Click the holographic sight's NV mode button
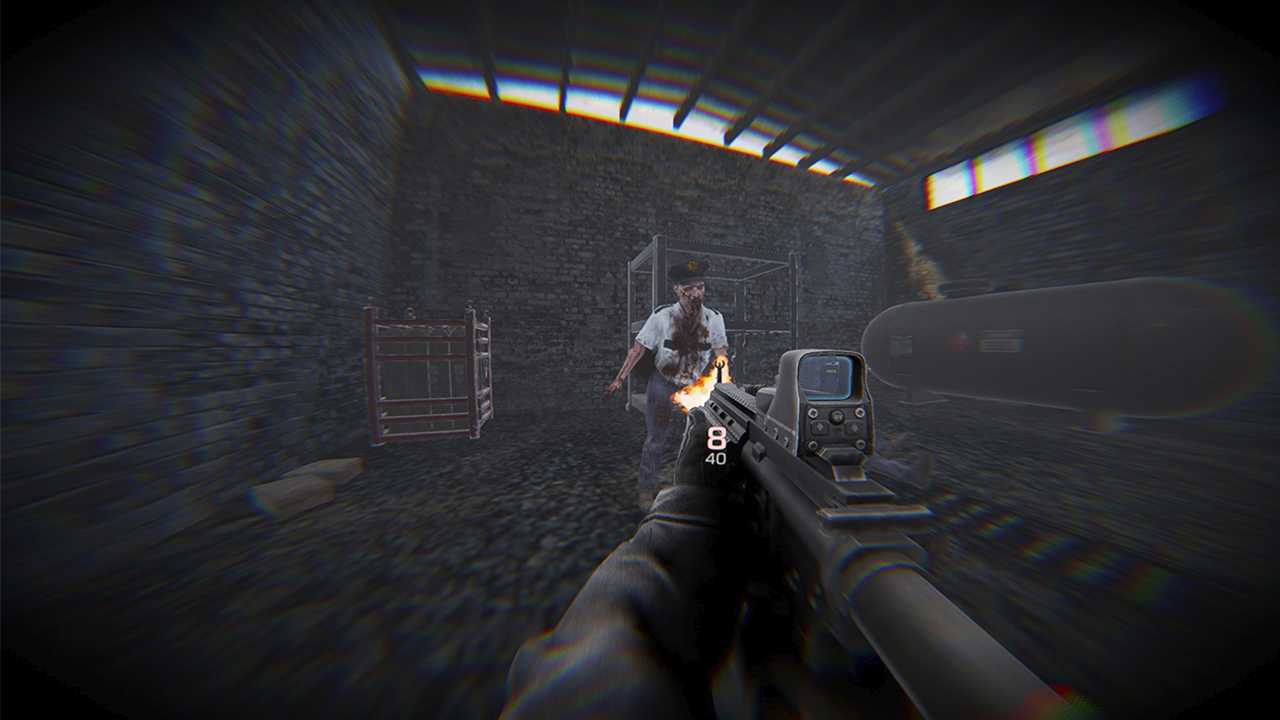 836,416
